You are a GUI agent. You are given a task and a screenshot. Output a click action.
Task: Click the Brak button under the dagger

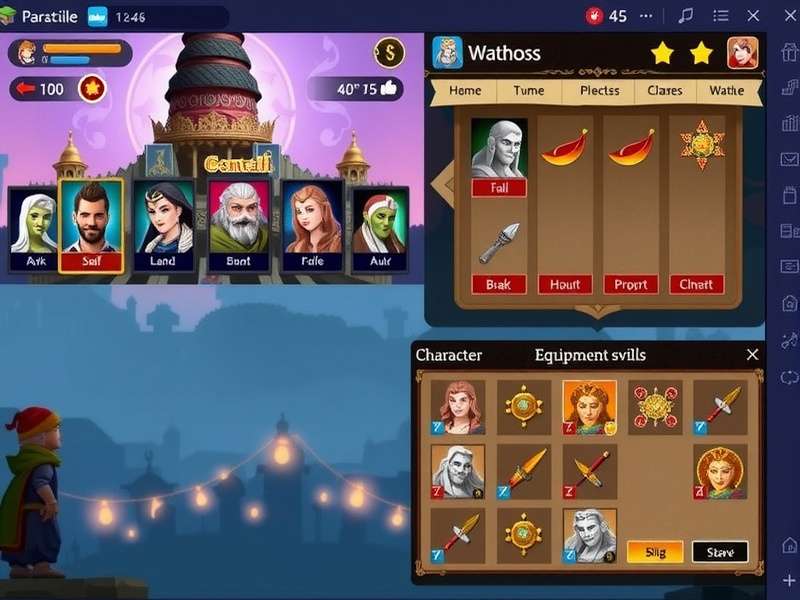tap(498, 284)
